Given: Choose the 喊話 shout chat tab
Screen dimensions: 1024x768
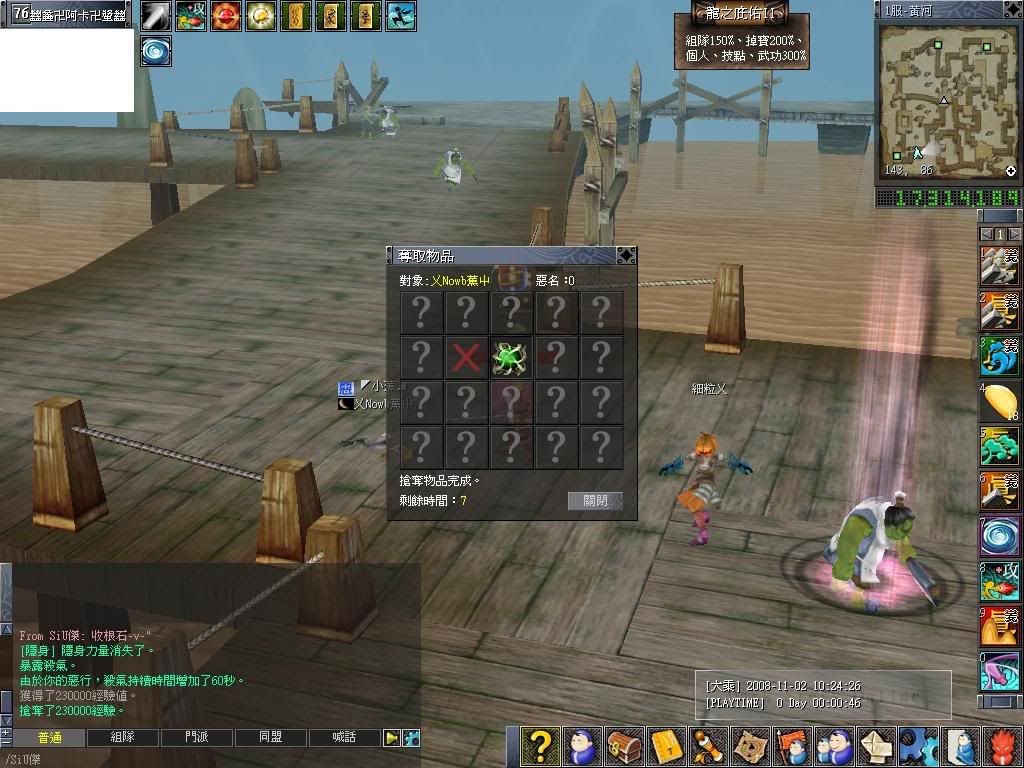Looking at the screenshot, I should [344, 738].
